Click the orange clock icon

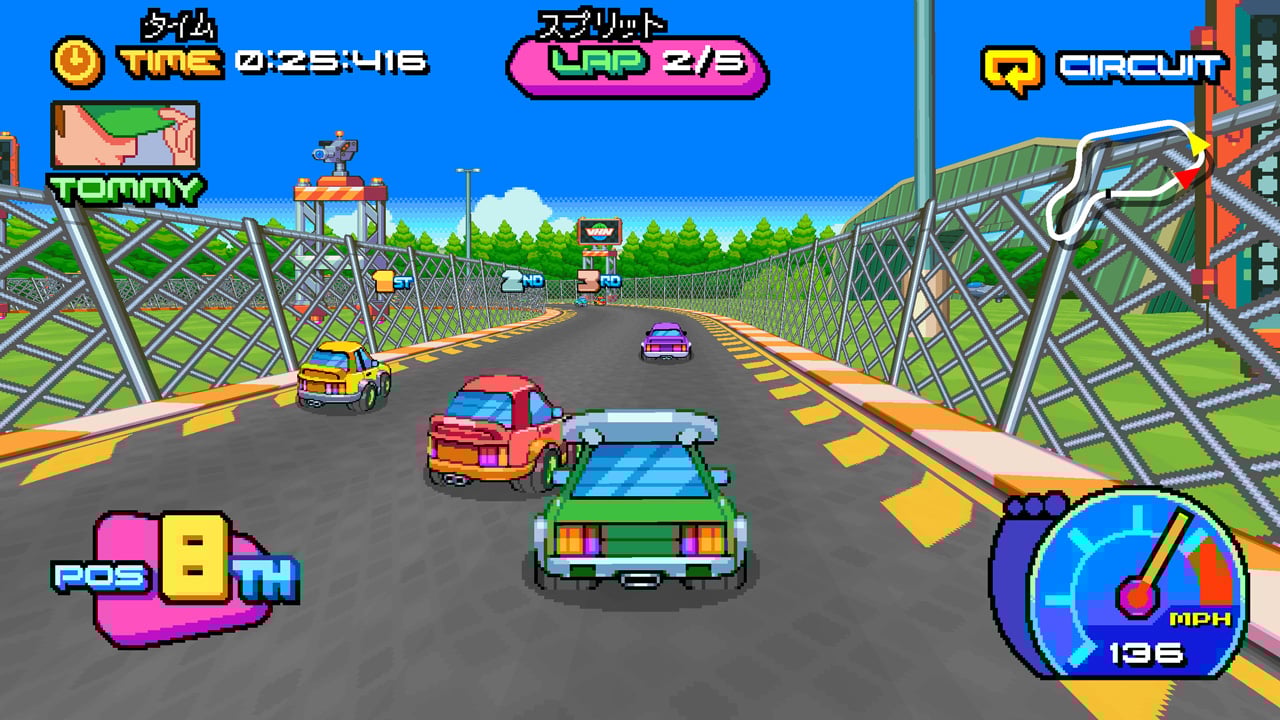pos(77,62)
